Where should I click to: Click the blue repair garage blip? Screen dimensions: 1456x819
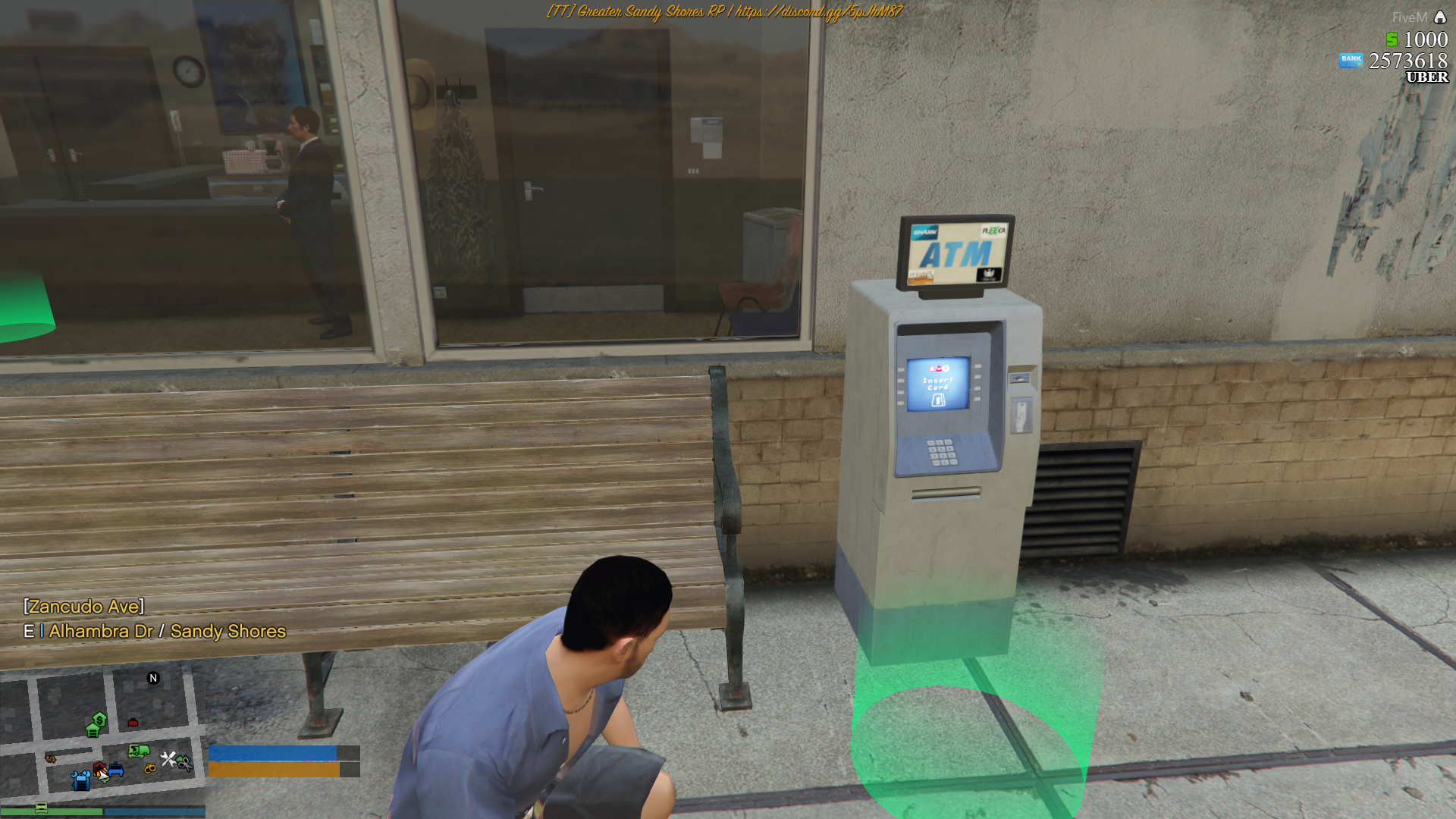80,779
